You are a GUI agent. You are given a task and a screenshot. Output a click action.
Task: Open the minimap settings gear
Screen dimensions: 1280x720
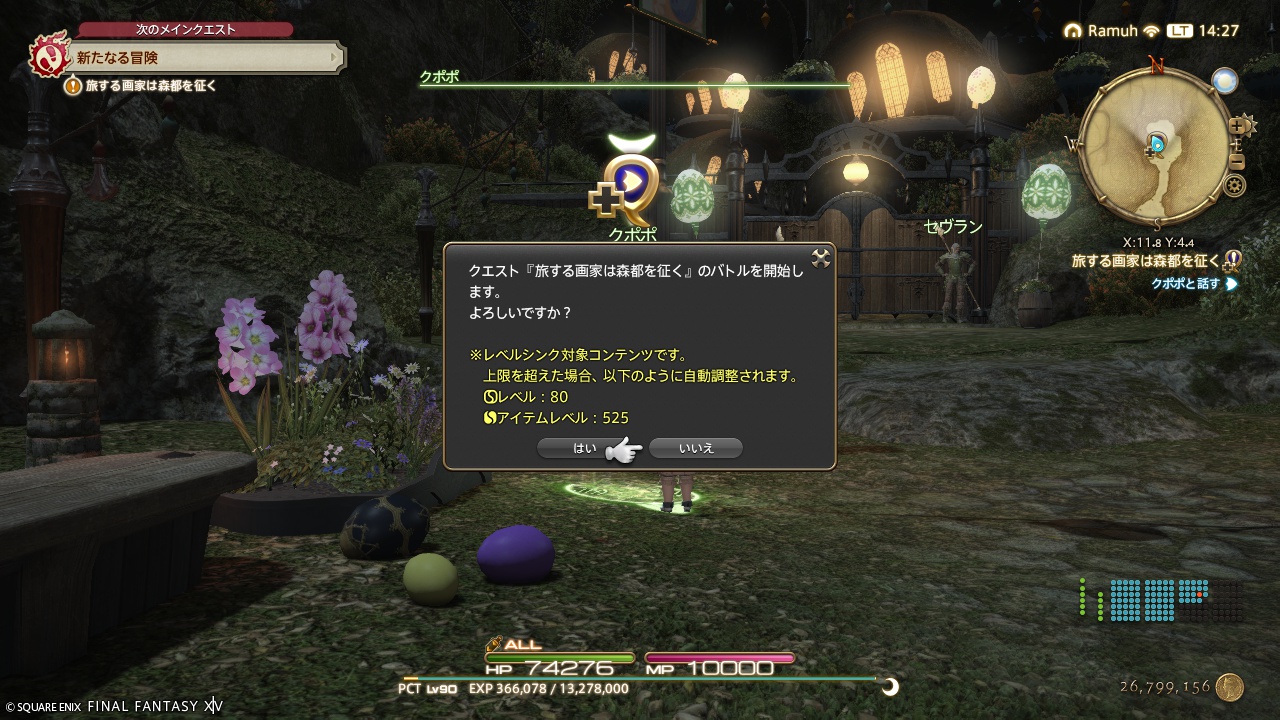1234,186
